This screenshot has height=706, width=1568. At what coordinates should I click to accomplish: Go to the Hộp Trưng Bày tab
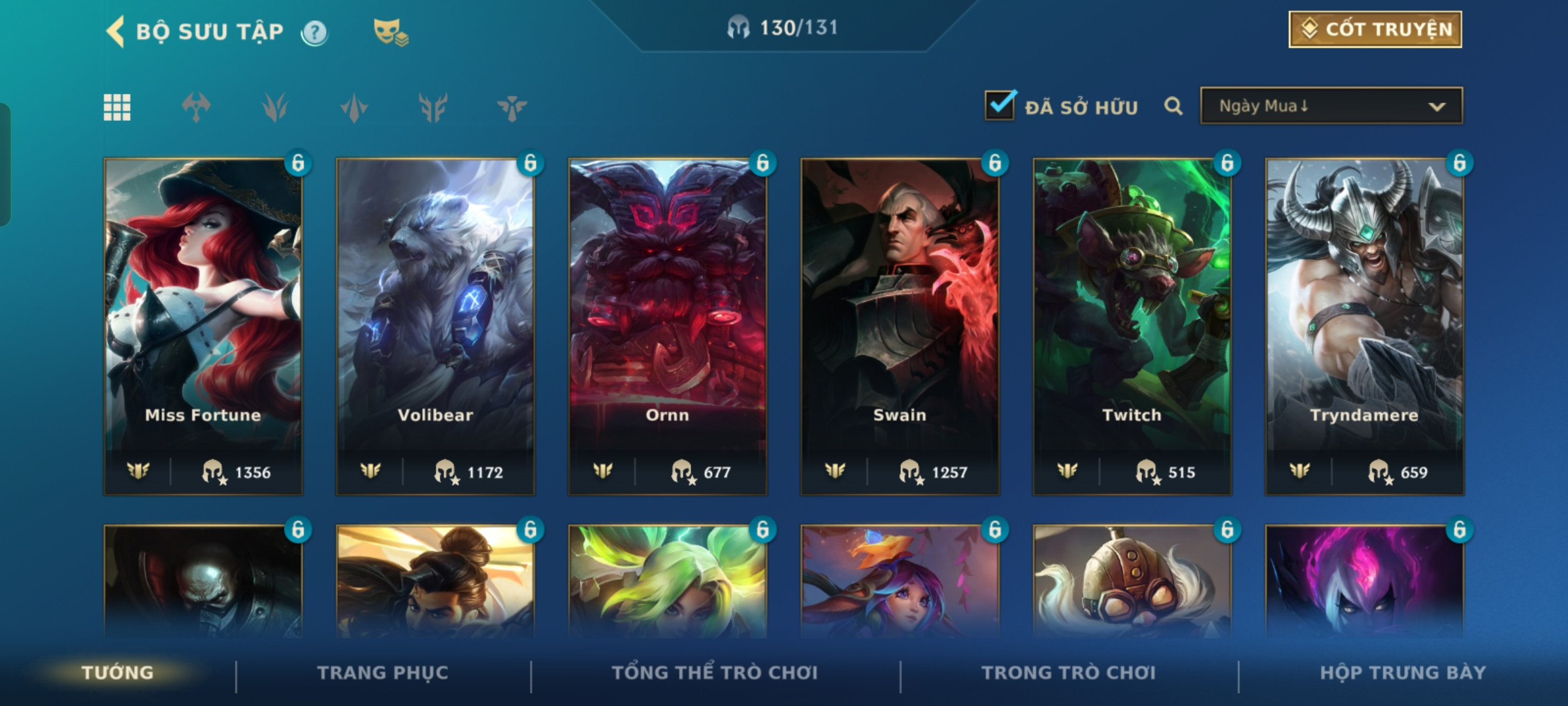click(1403, 673)
